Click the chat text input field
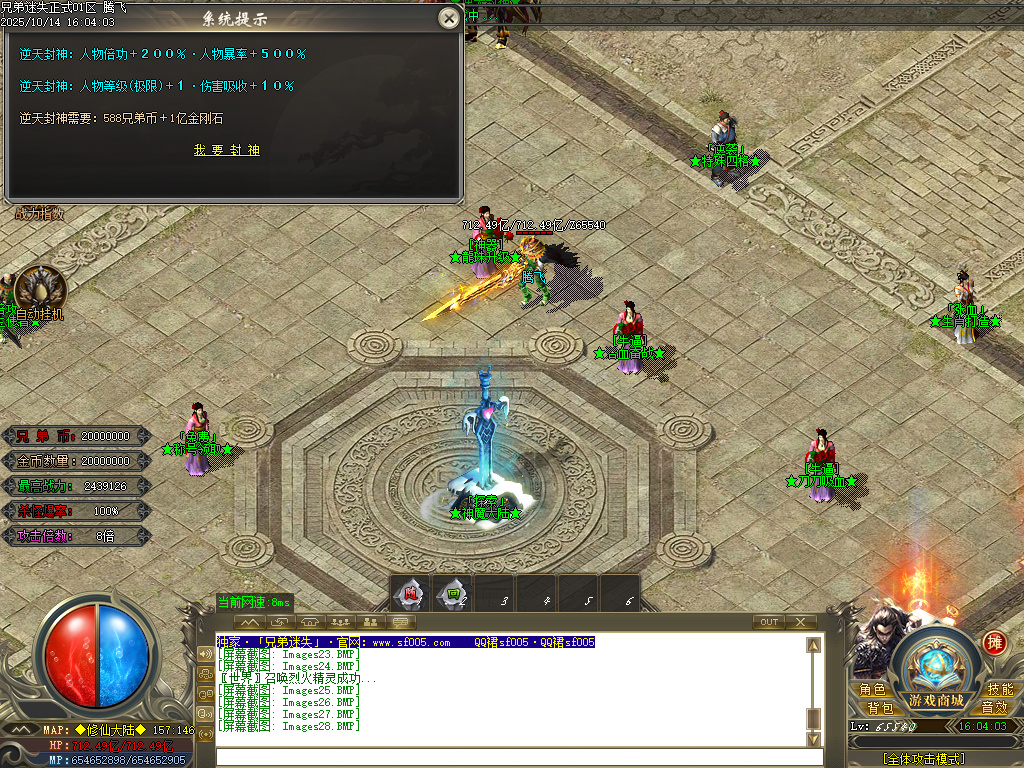 510,757
